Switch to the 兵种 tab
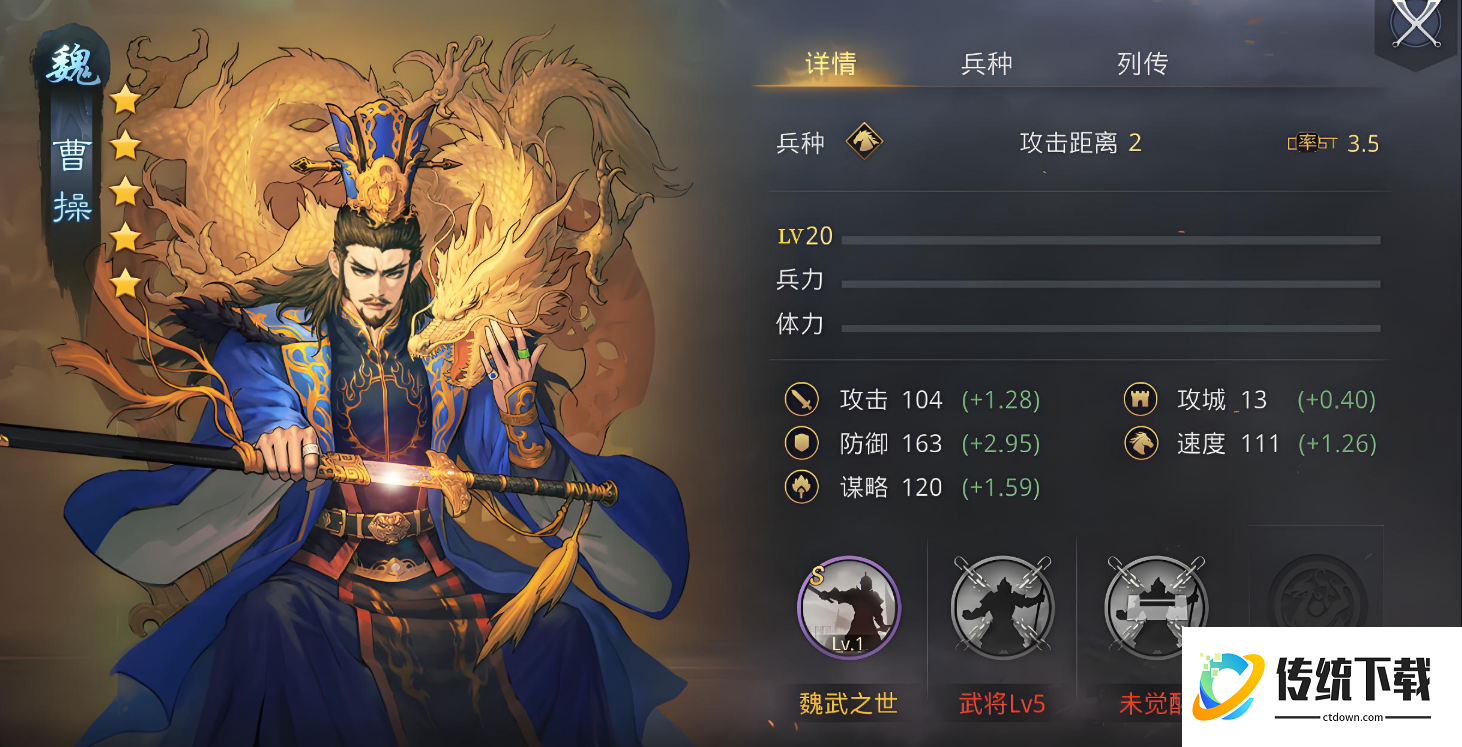 tap(986, 63)
